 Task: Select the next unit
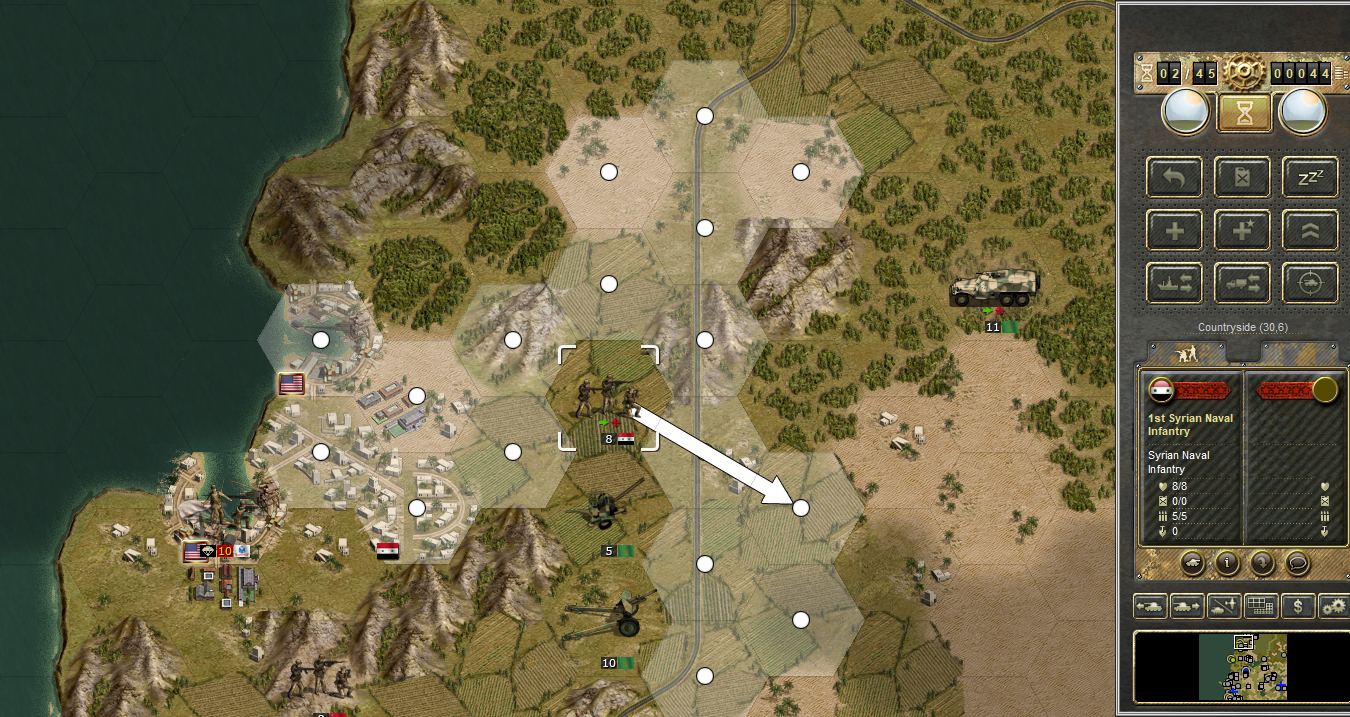1186,606
